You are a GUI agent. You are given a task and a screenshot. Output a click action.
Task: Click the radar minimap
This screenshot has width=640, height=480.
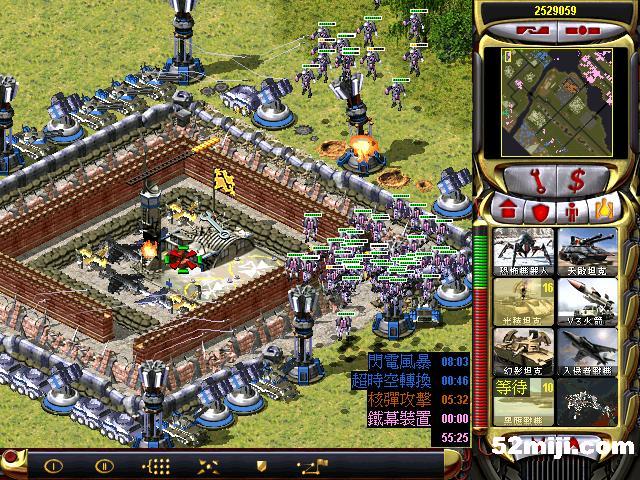pos(558,99)
